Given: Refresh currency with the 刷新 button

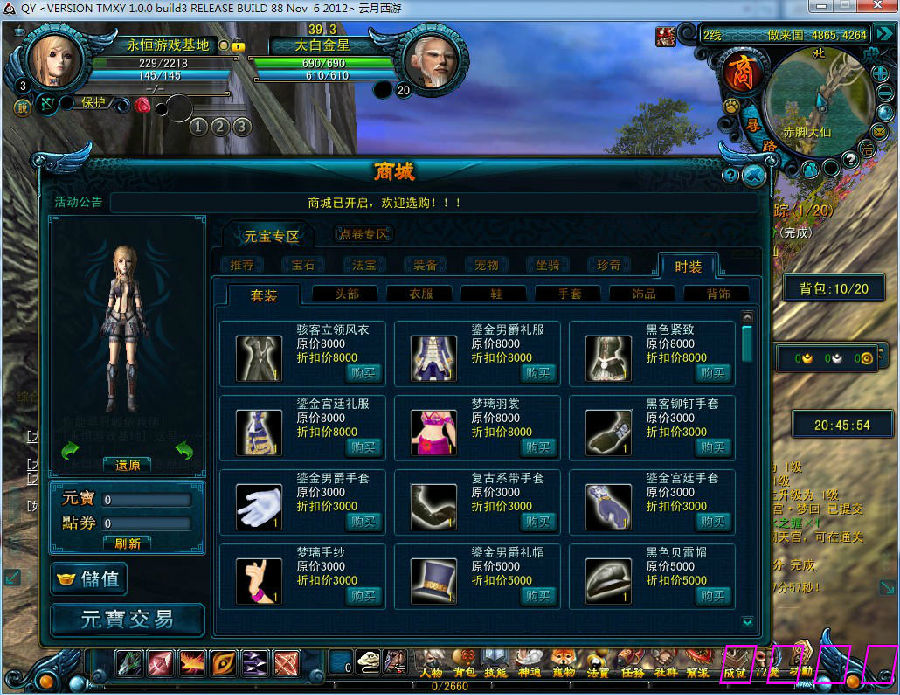Looking at the screenshot, I should point(127,544).
